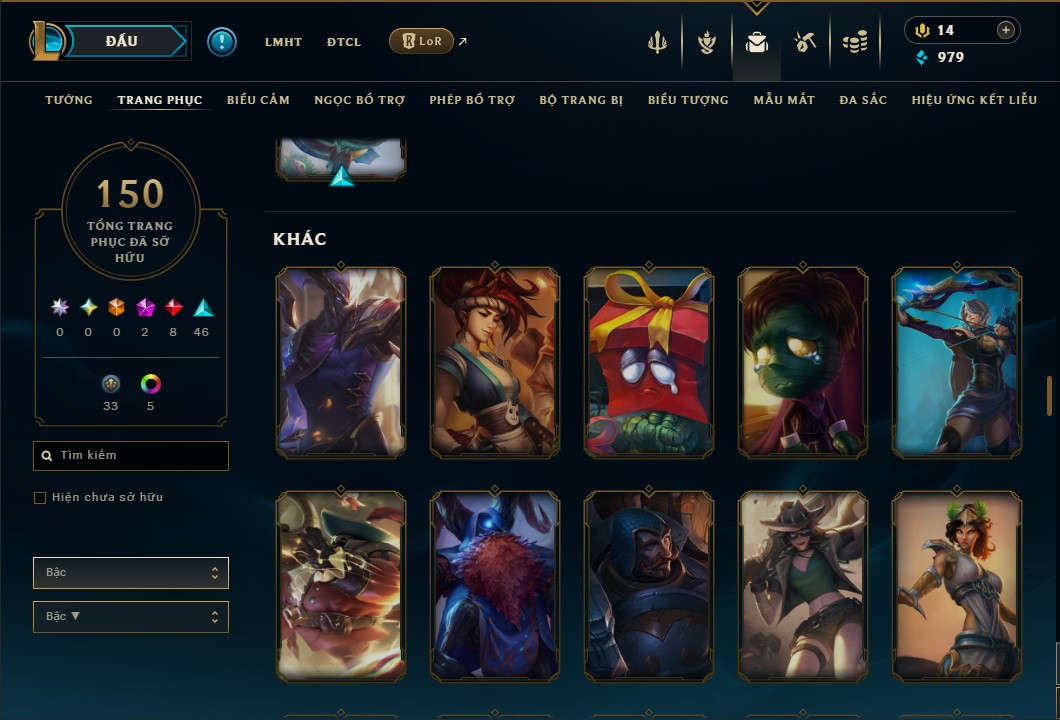
Task: Open the NGỌC BỔ TRỢ tab
Action: point(359,100)
